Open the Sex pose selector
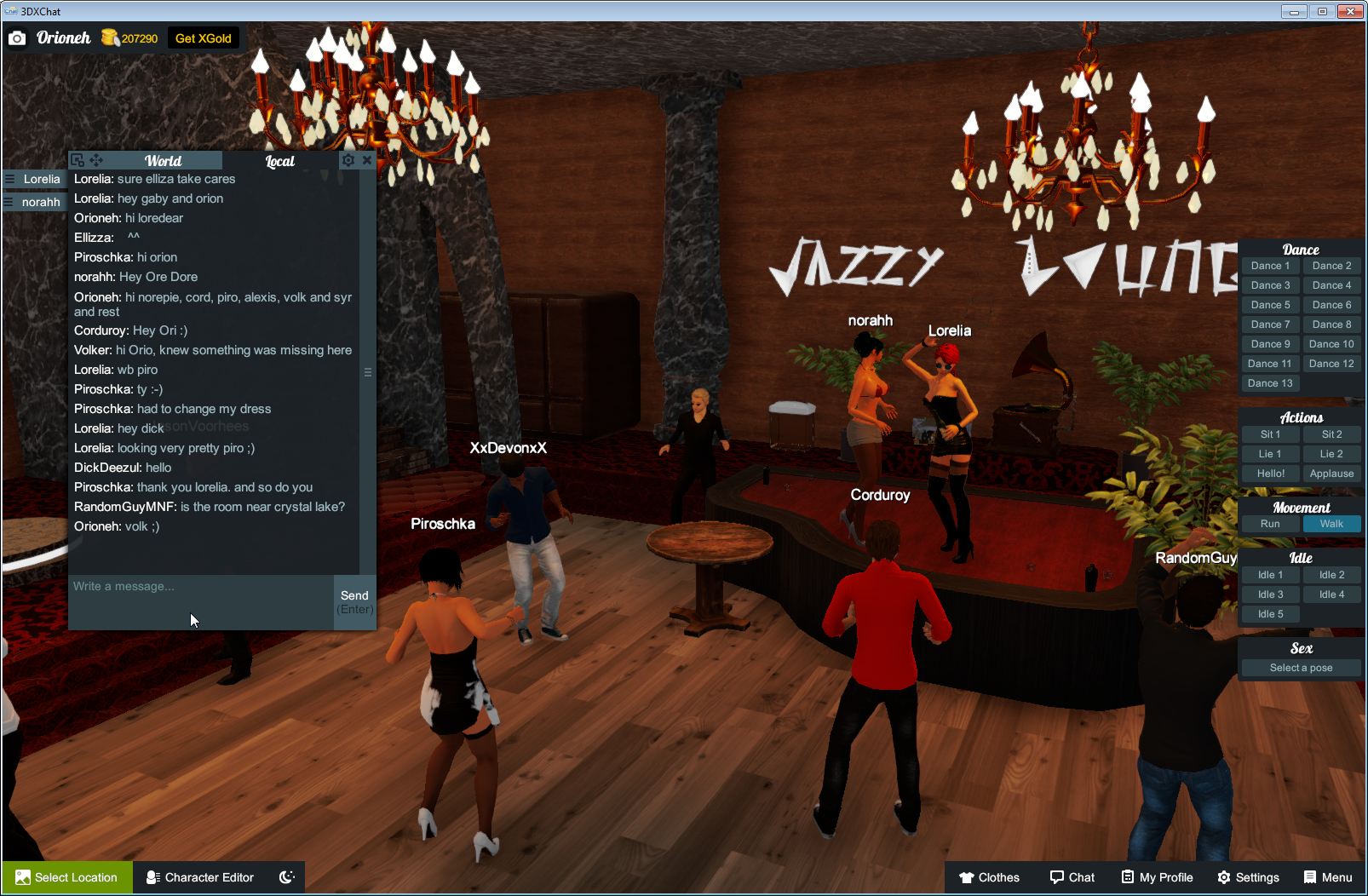Image resolution: width=1368 pixels, height=896 pixels. (x=1301, y=668)
